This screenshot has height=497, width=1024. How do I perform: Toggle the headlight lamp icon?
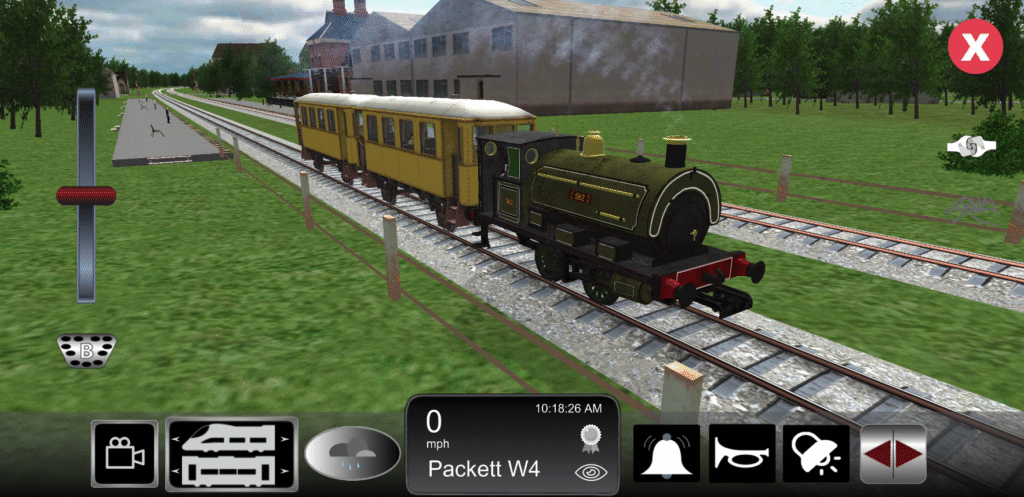point(816,454)
